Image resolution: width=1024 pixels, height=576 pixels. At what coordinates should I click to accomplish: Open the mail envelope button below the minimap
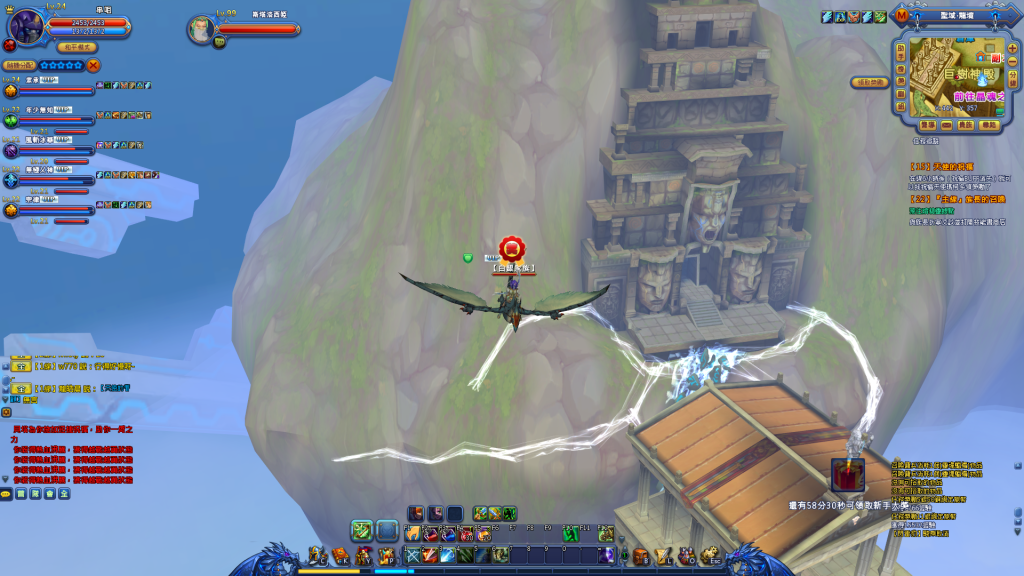946,125
